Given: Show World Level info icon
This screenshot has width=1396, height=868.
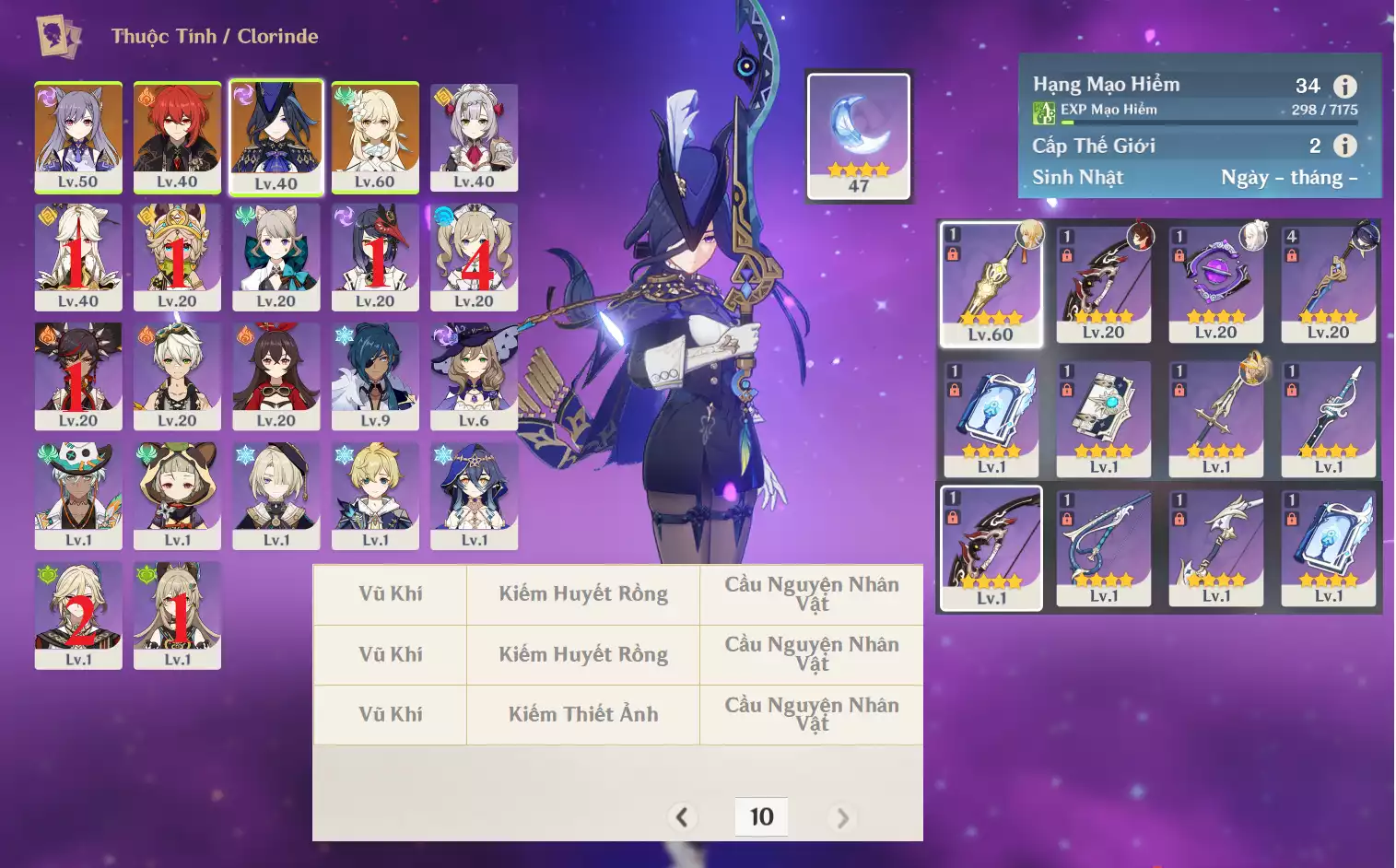Looking at the screenshot, I should tap(1345, 146).
